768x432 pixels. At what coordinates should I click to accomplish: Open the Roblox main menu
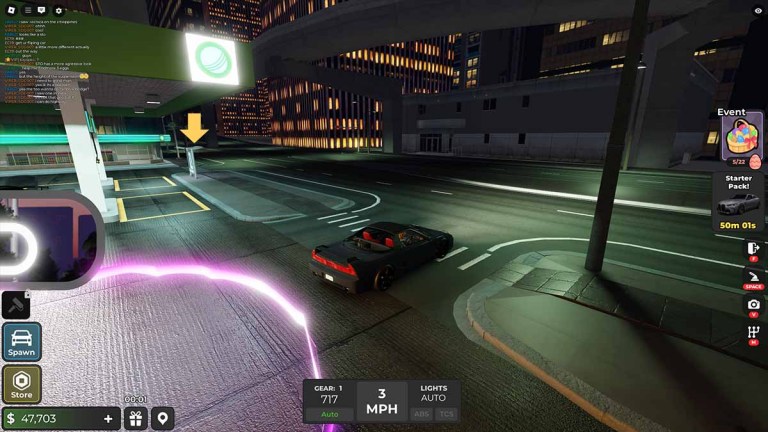[10, 9]
